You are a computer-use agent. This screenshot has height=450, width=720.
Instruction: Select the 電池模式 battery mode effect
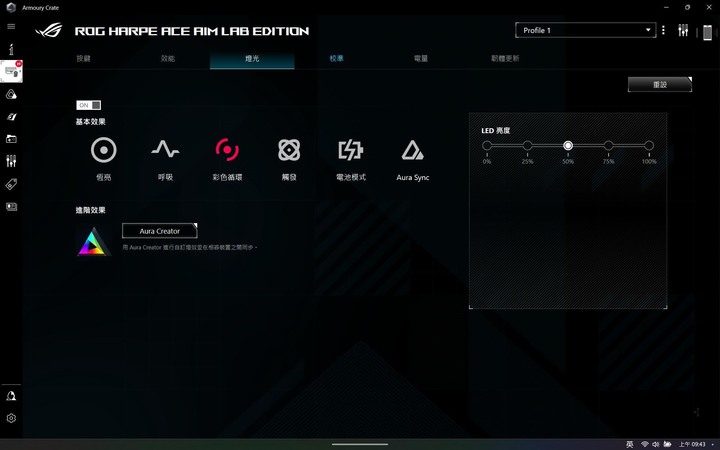tap(350, 151)
